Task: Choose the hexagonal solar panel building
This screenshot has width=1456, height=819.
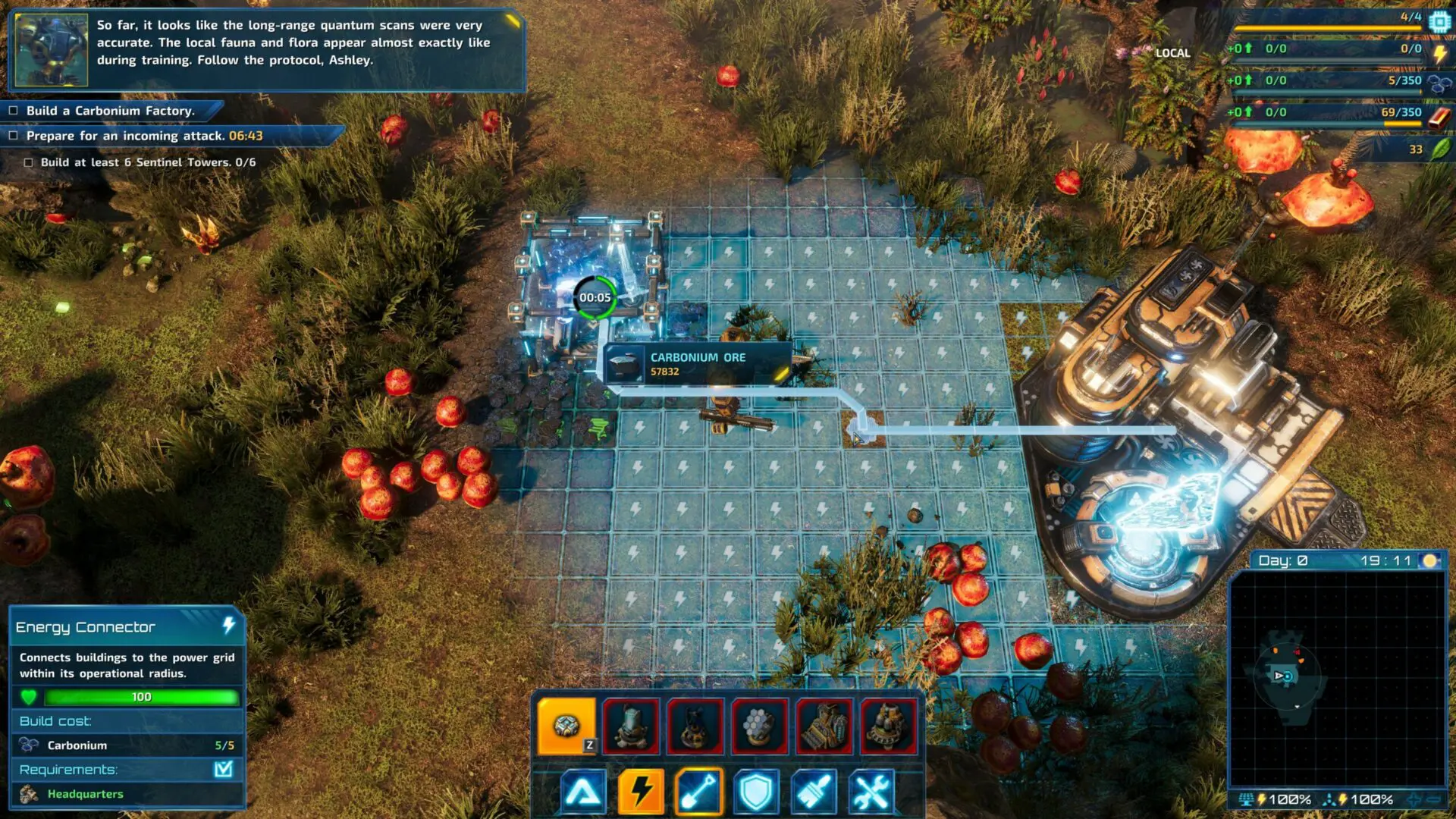Action: tap(760, 726)
